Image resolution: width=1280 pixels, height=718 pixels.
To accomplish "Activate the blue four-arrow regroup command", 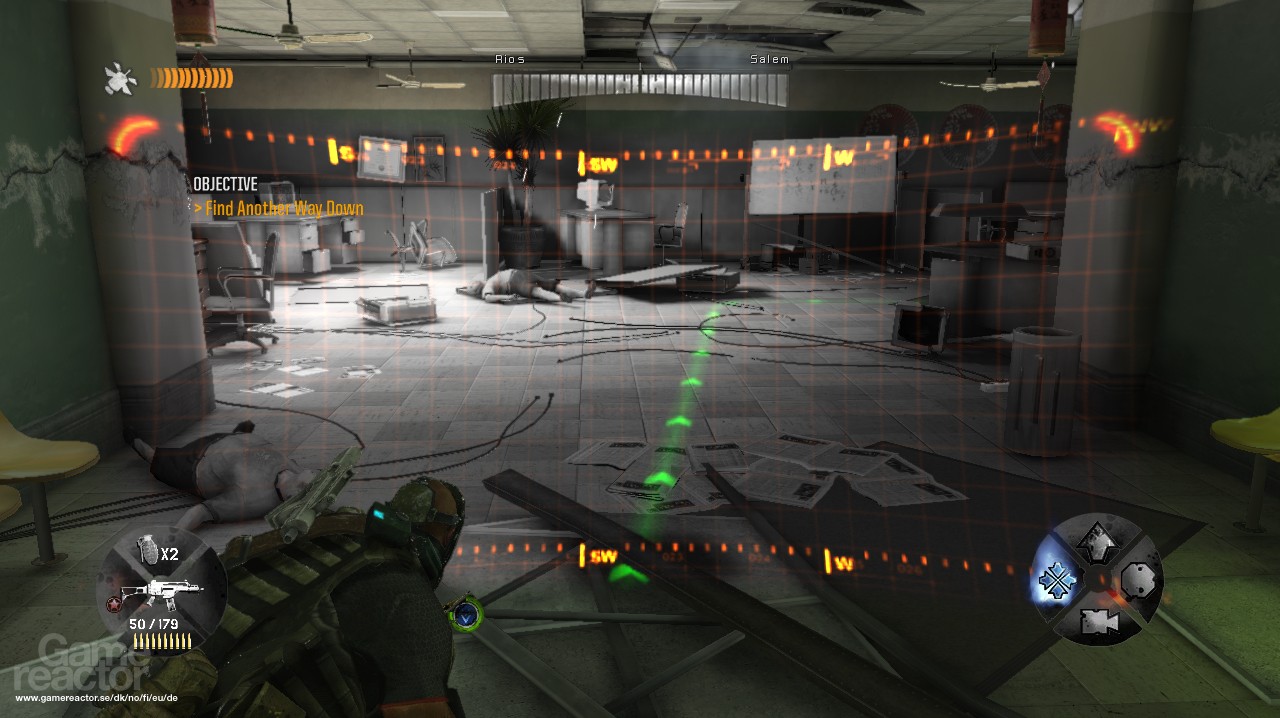I will point(1056,581).
